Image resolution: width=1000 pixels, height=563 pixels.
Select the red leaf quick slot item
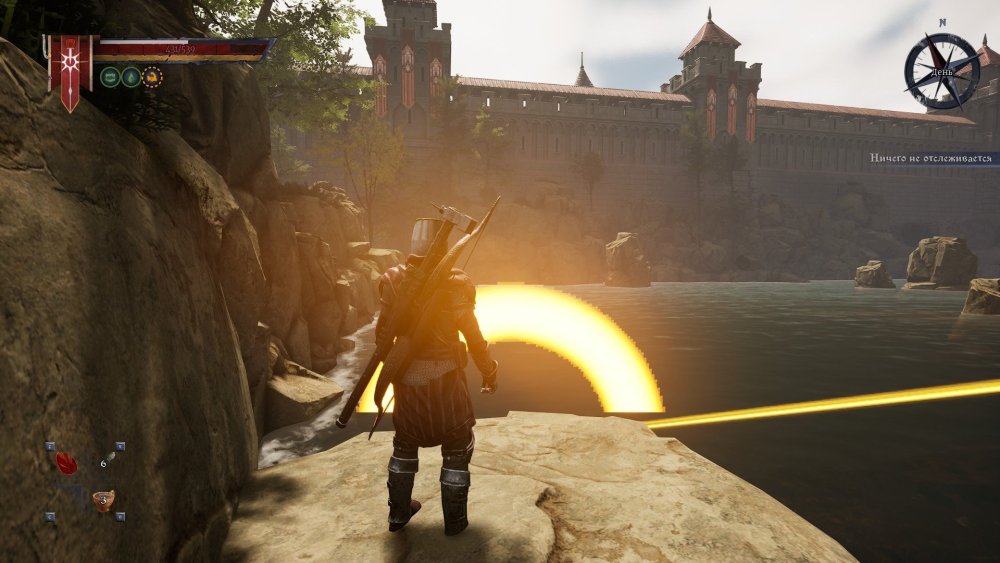pos(66,463)
